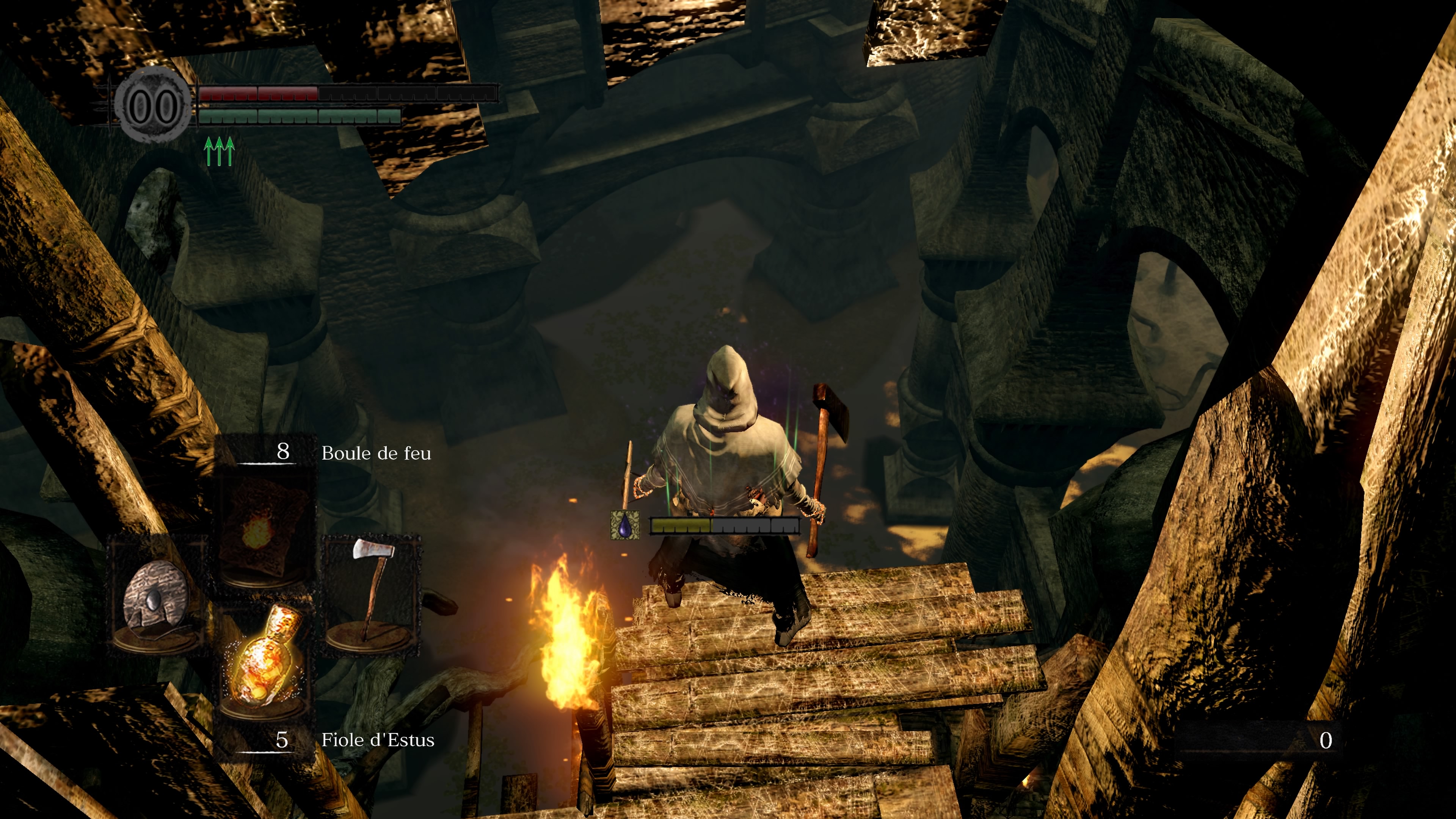Click the green arrows buff icon

point(219,151)
